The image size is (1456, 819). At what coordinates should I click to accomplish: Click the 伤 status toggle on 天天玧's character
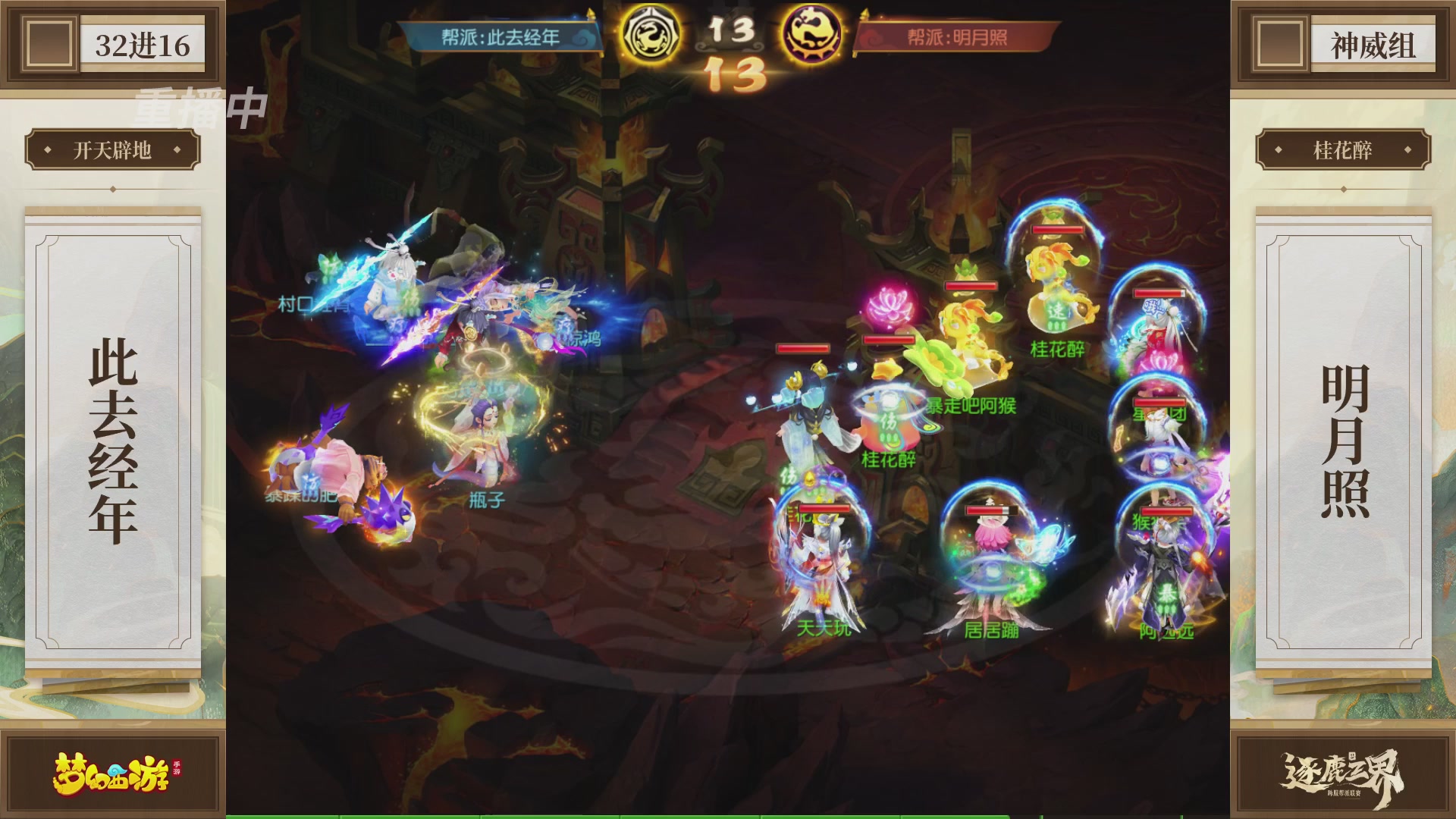(790, 476)
